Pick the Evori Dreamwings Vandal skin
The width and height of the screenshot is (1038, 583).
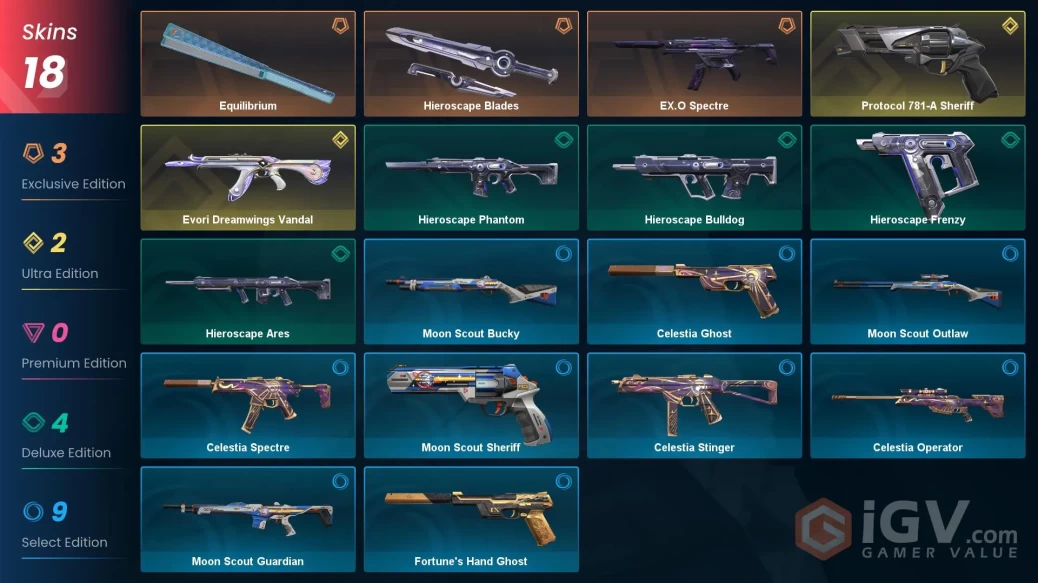[x=248, y=178]
